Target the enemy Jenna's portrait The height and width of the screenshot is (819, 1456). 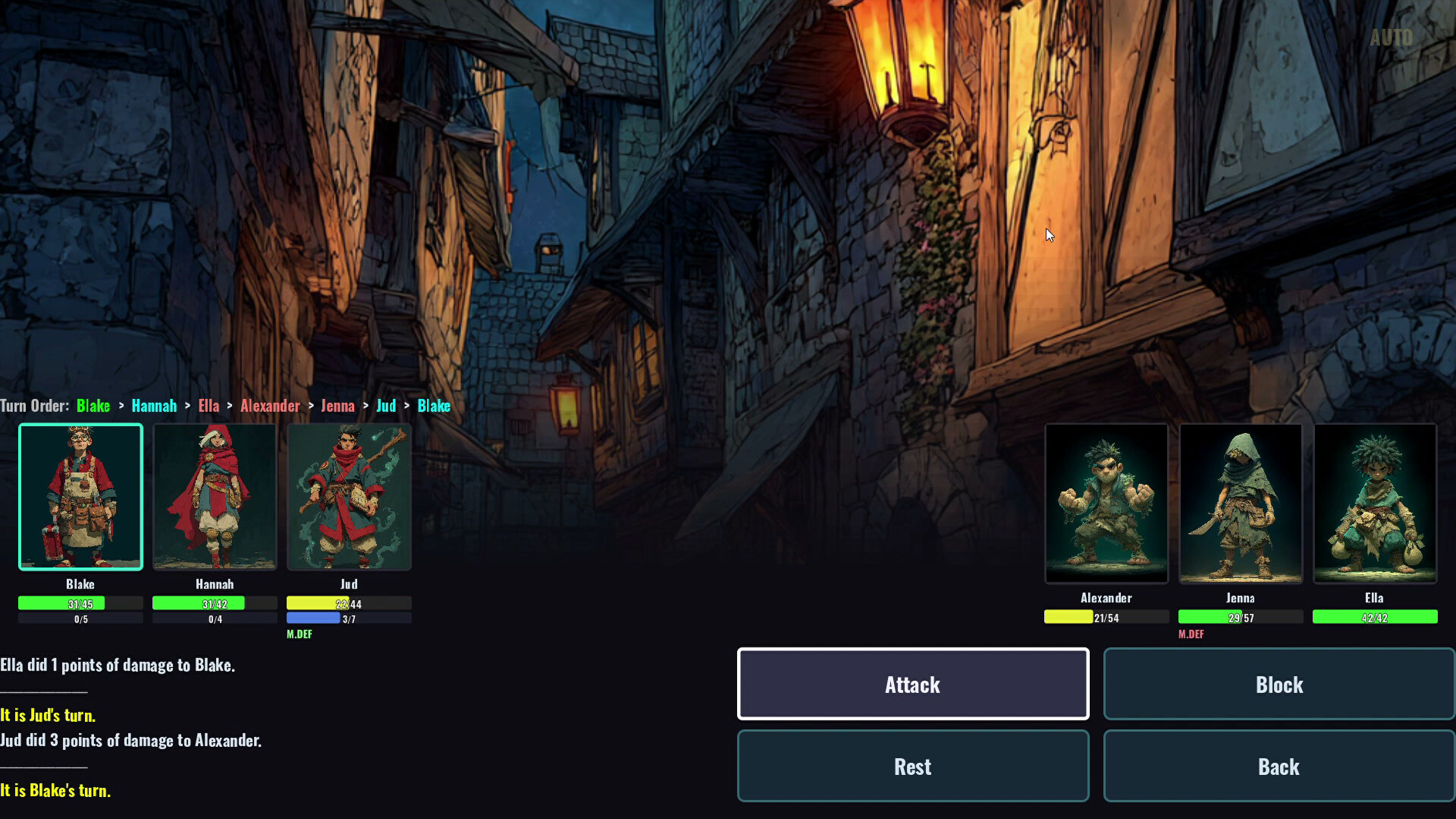1240,504
